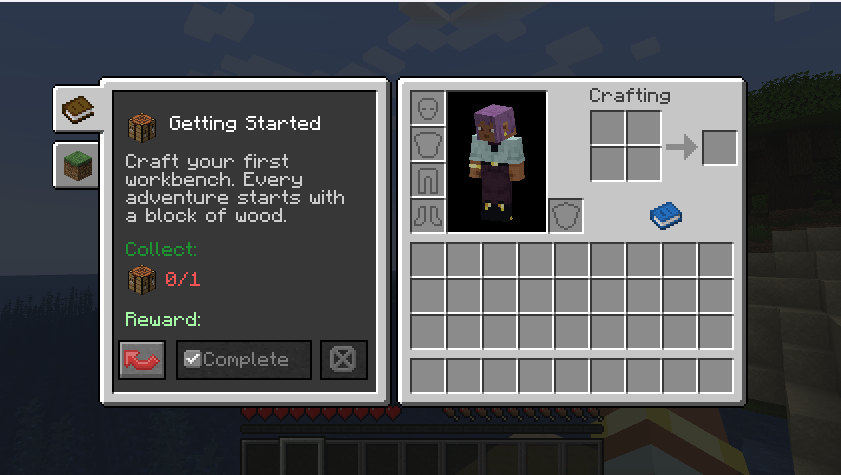Viewport: 841px width, 475px height.
Task: Switch to the book tab
Action: (78, 108)
